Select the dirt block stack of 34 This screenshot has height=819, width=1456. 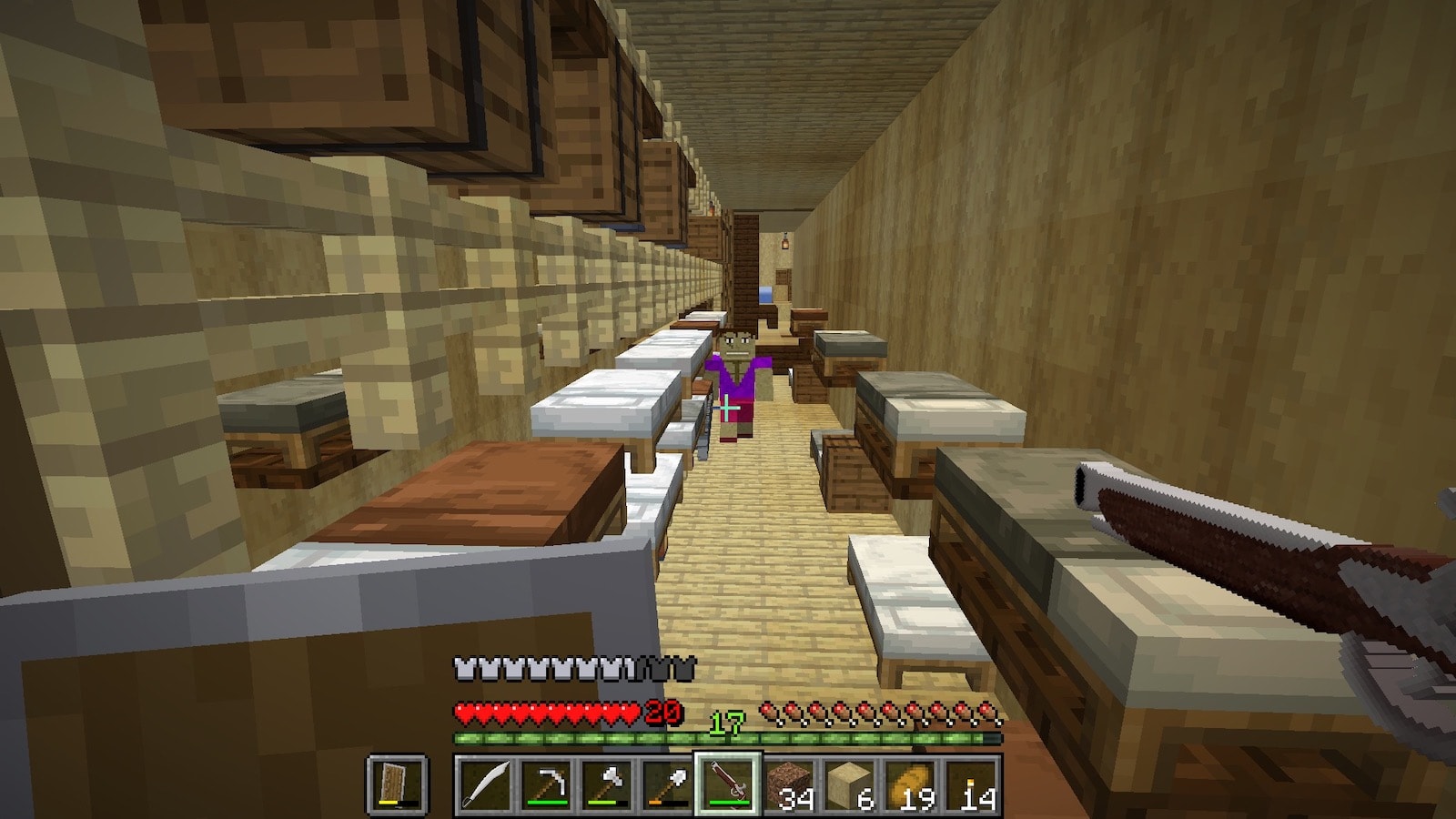point(789,784)
